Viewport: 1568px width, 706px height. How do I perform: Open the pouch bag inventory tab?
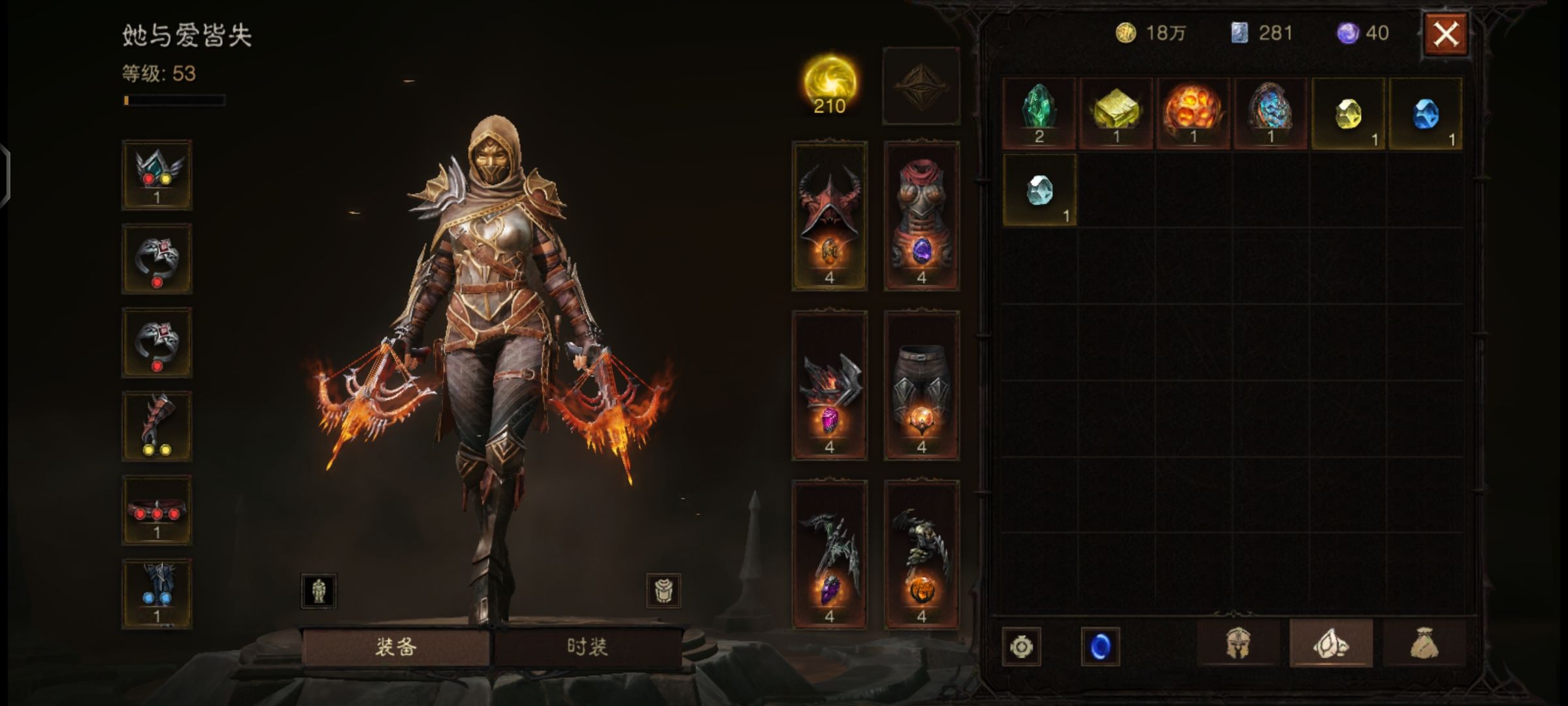pos(1424,645)
